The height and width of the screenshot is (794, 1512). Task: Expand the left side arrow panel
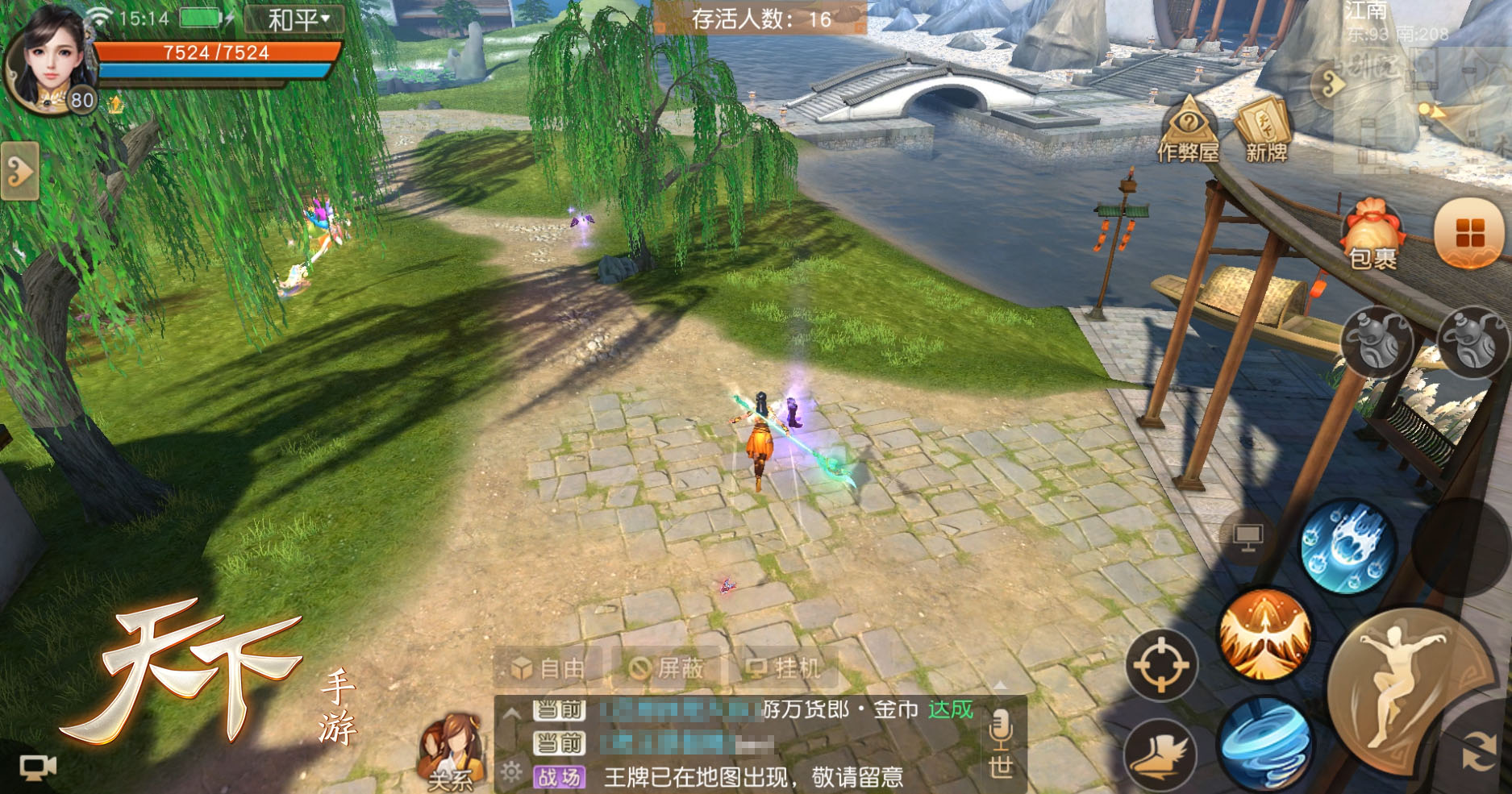(x=19, y=171)
